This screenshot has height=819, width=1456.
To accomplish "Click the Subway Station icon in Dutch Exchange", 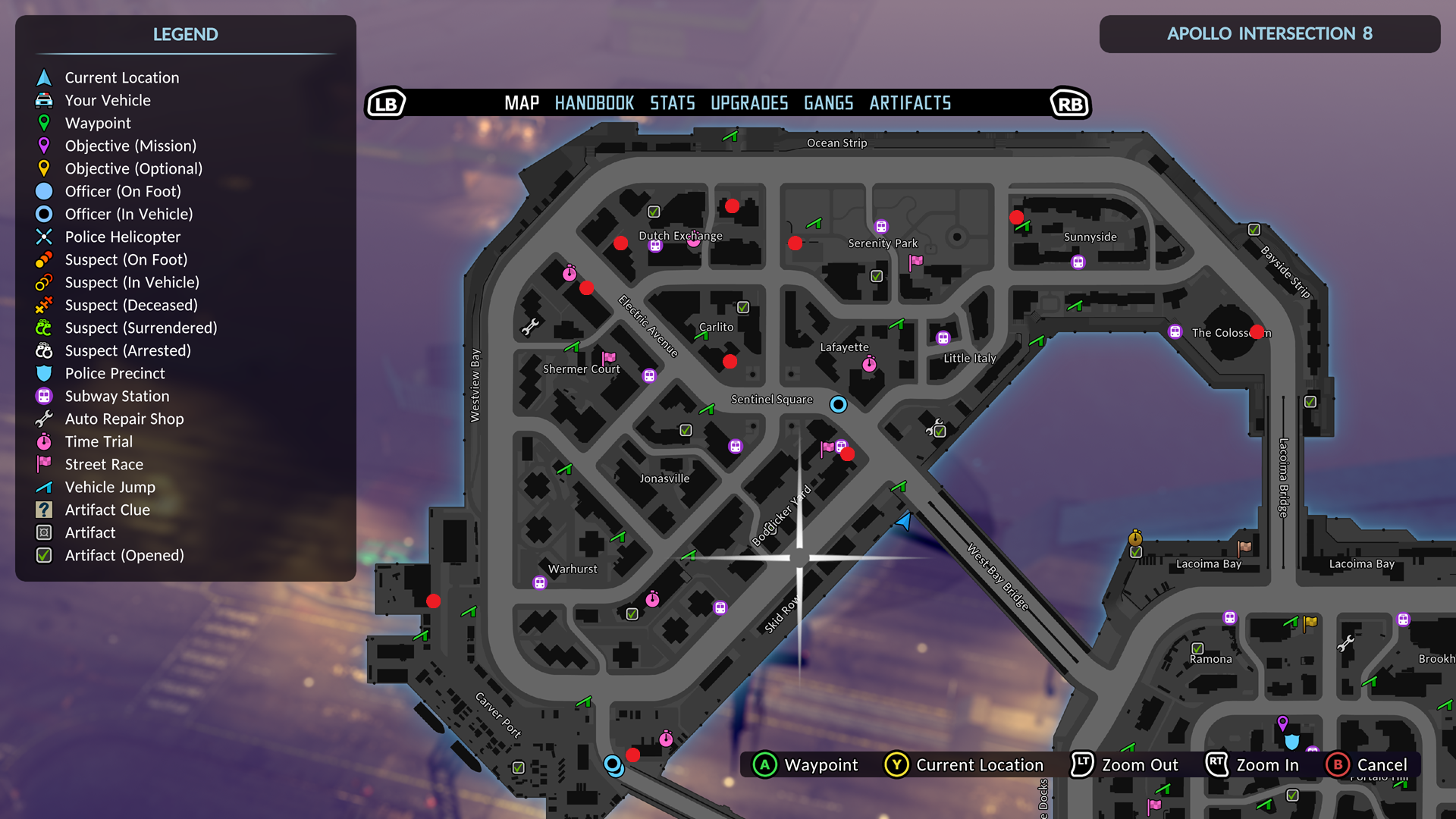I will pos(655,246).
